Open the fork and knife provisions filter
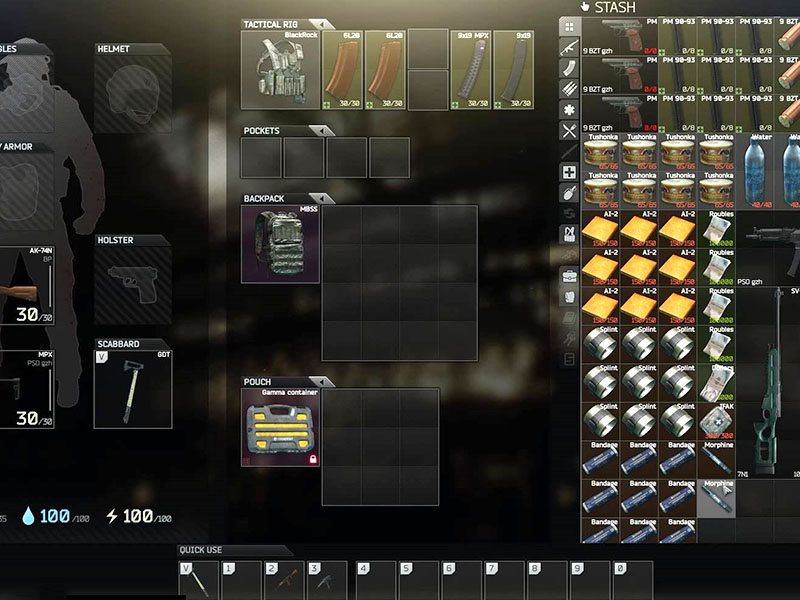The image size is (800, 600). click(x=569, y=131)
